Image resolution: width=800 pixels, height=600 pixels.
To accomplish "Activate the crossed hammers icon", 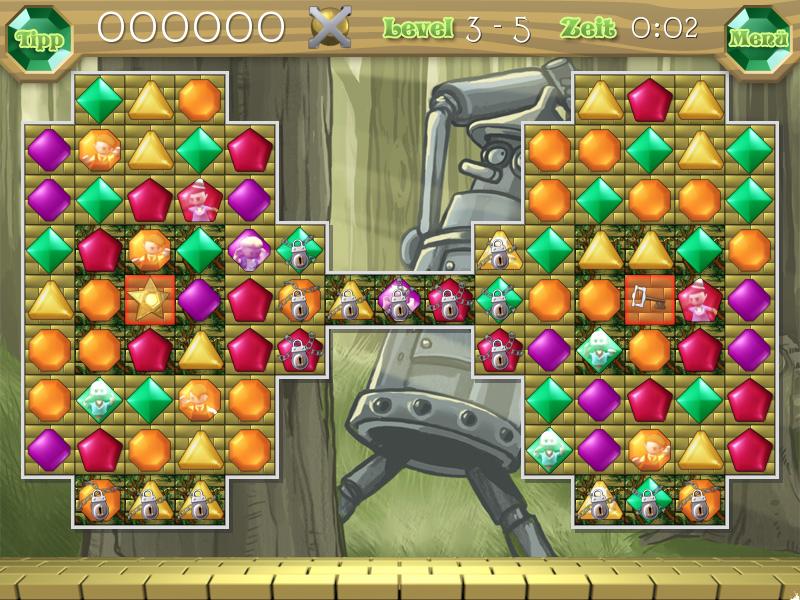I will [x=330, y=27].
